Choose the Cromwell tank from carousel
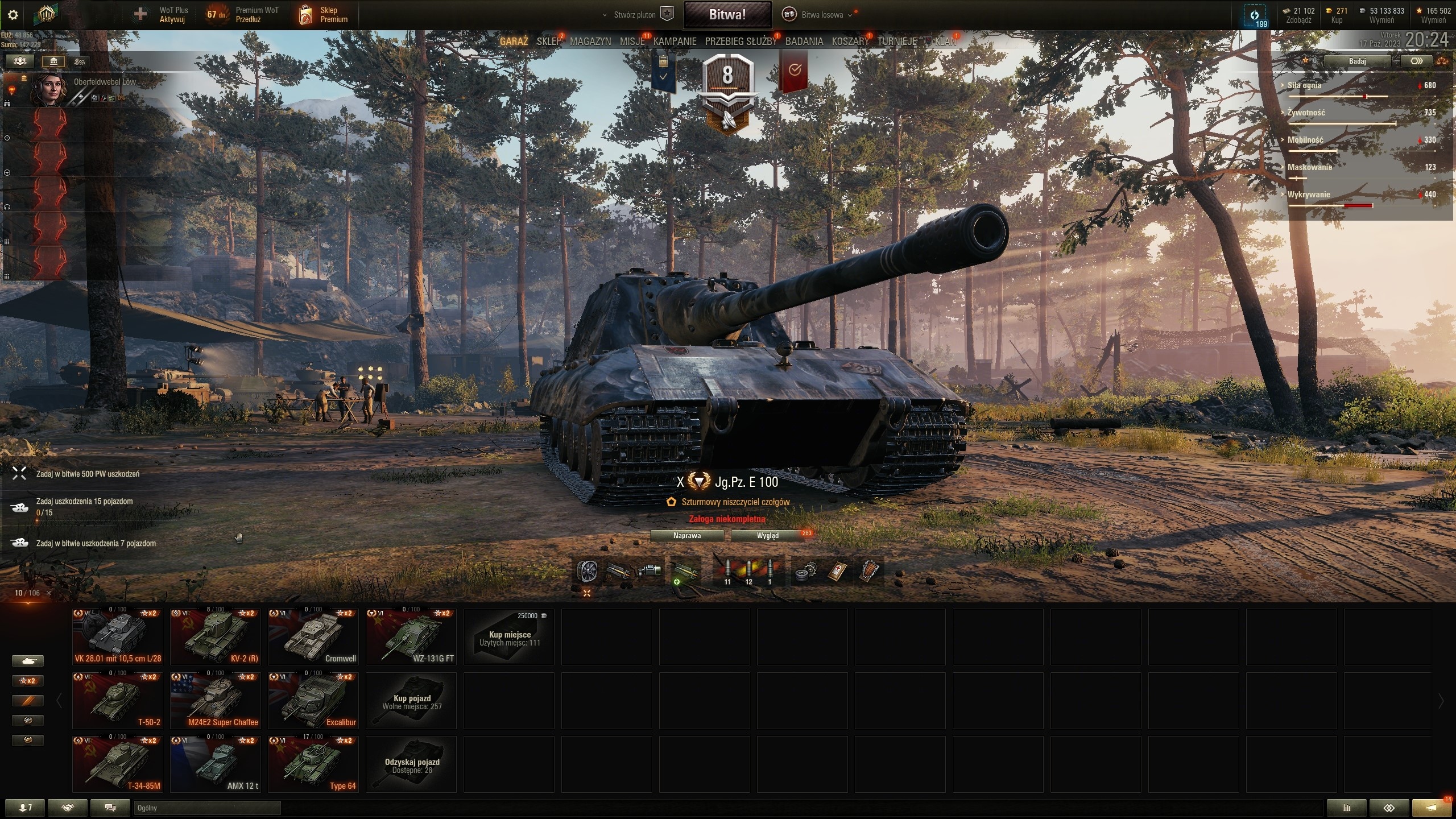This screenshot has width=1456, height=819. (x=313, y=636)
